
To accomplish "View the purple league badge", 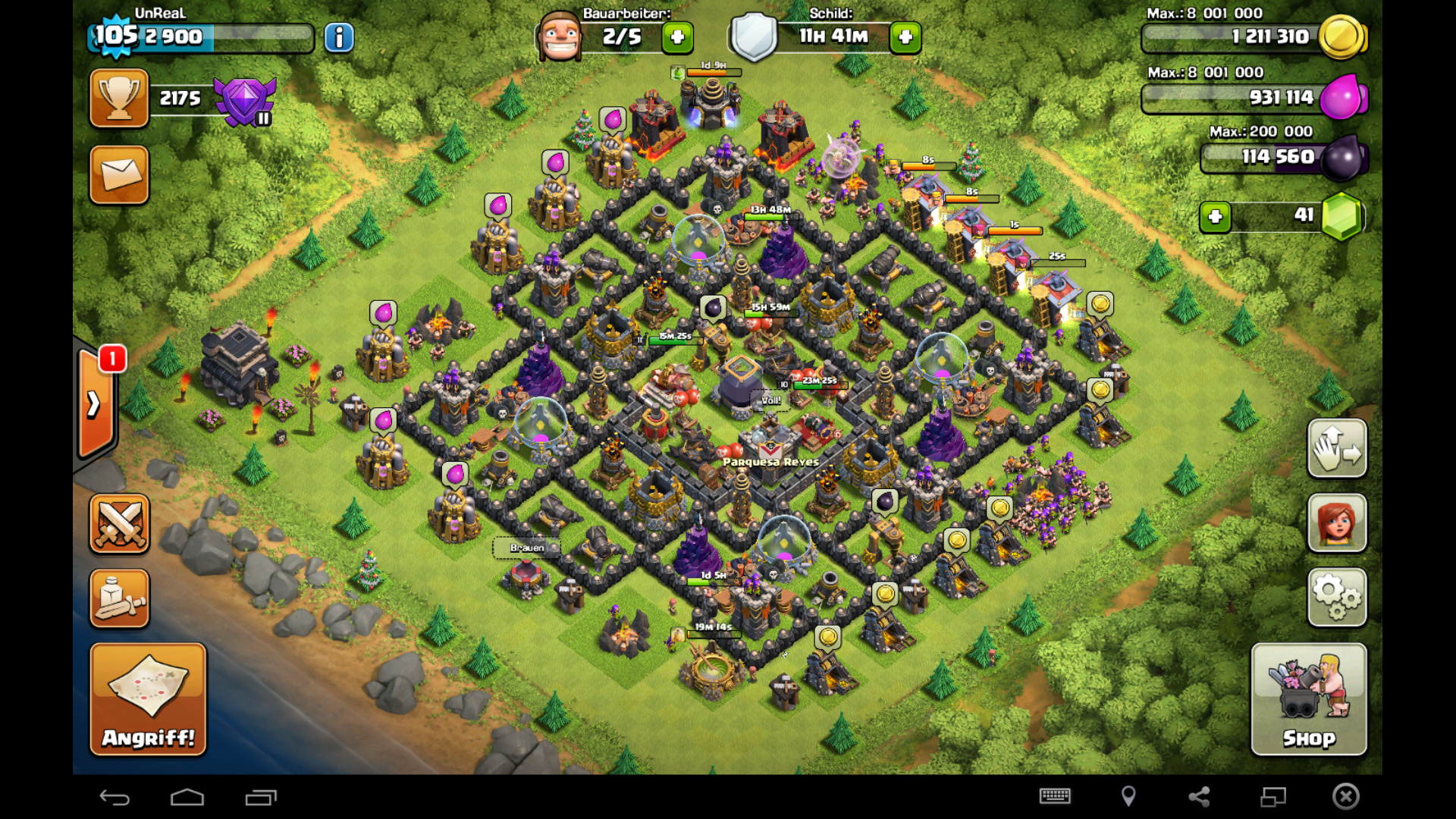I will pyautogui.click(x=244, y=101).
